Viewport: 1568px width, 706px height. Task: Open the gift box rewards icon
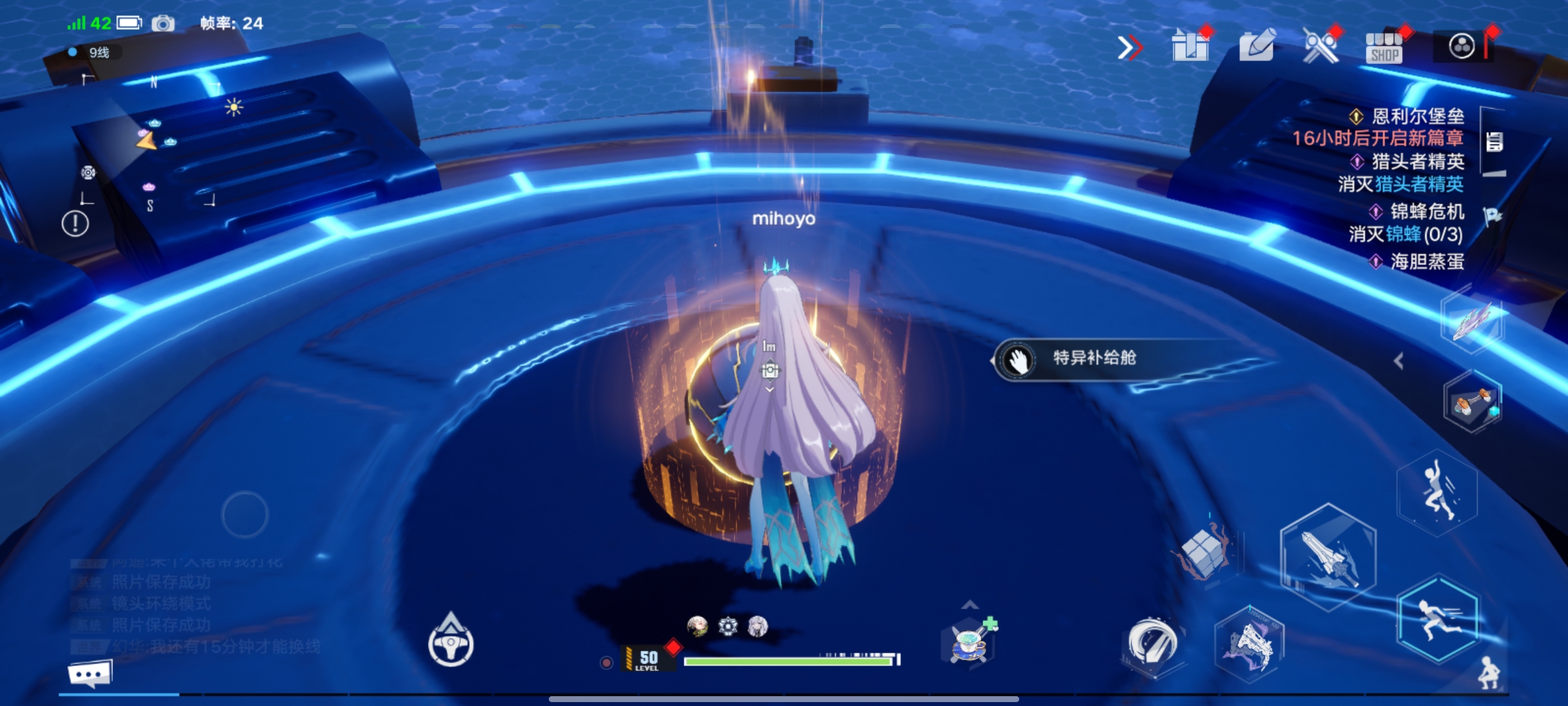tap(1190, 46)
